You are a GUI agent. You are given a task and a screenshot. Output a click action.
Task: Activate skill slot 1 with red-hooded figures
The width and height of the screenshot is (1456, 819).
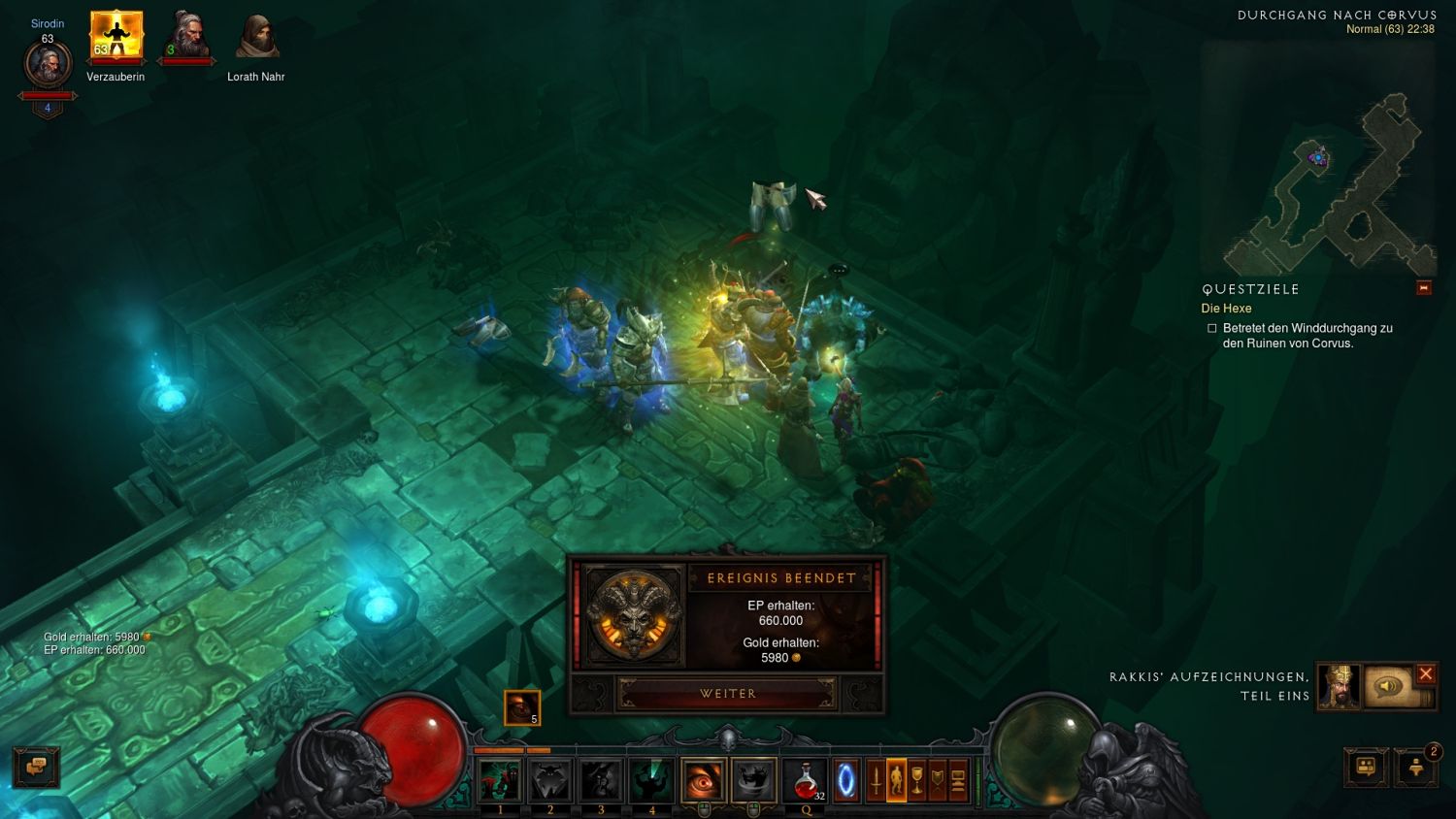[x=500, y=780]
